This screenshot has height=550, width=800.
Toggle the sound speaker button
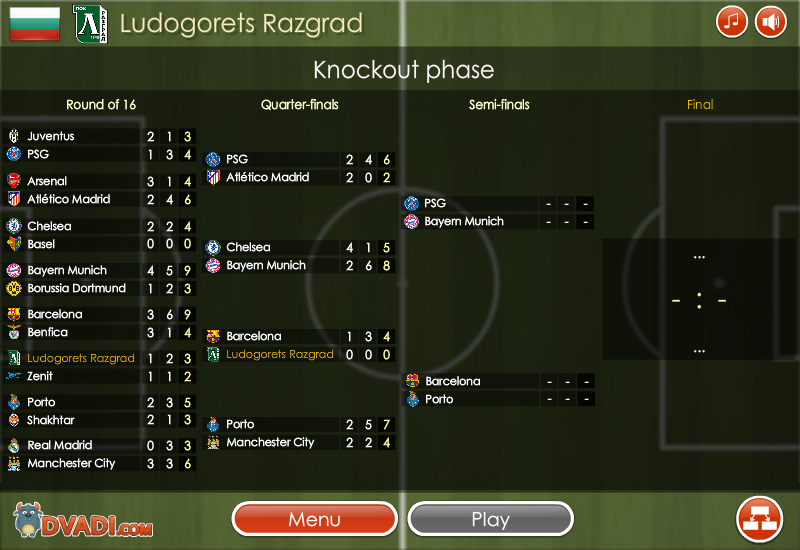coord(770,21)
